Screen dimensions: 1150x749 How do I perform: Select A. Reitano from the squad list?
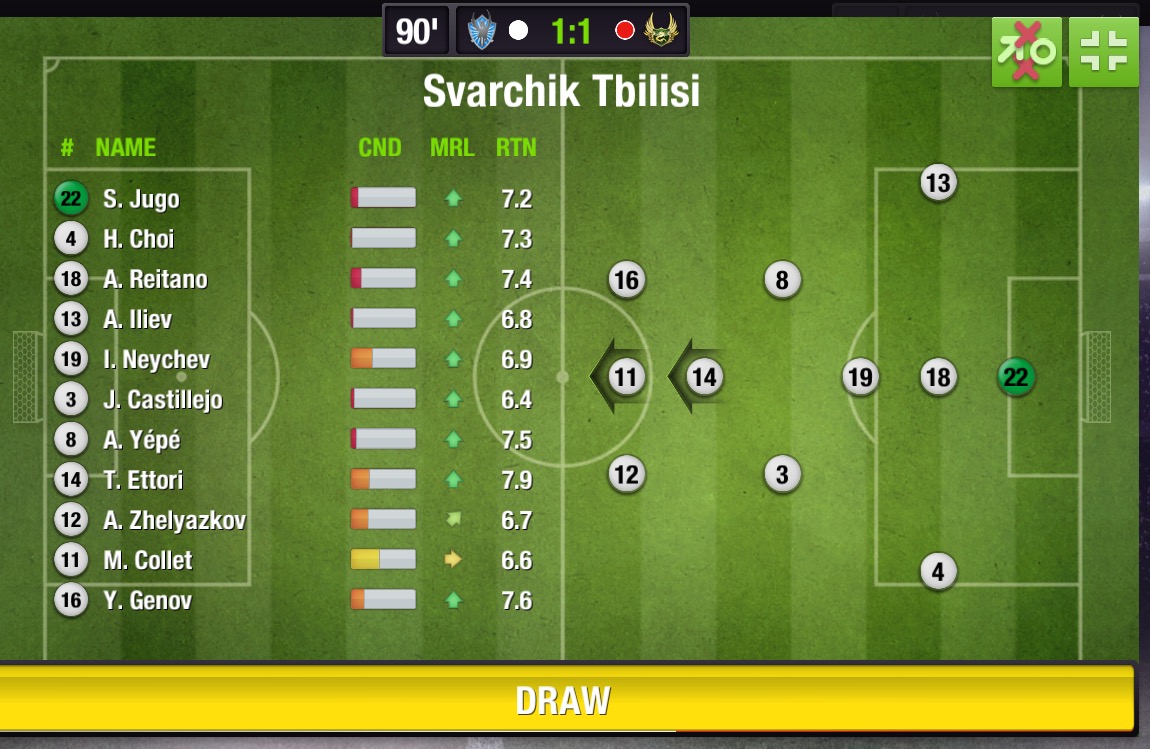[x=155, y=279]
